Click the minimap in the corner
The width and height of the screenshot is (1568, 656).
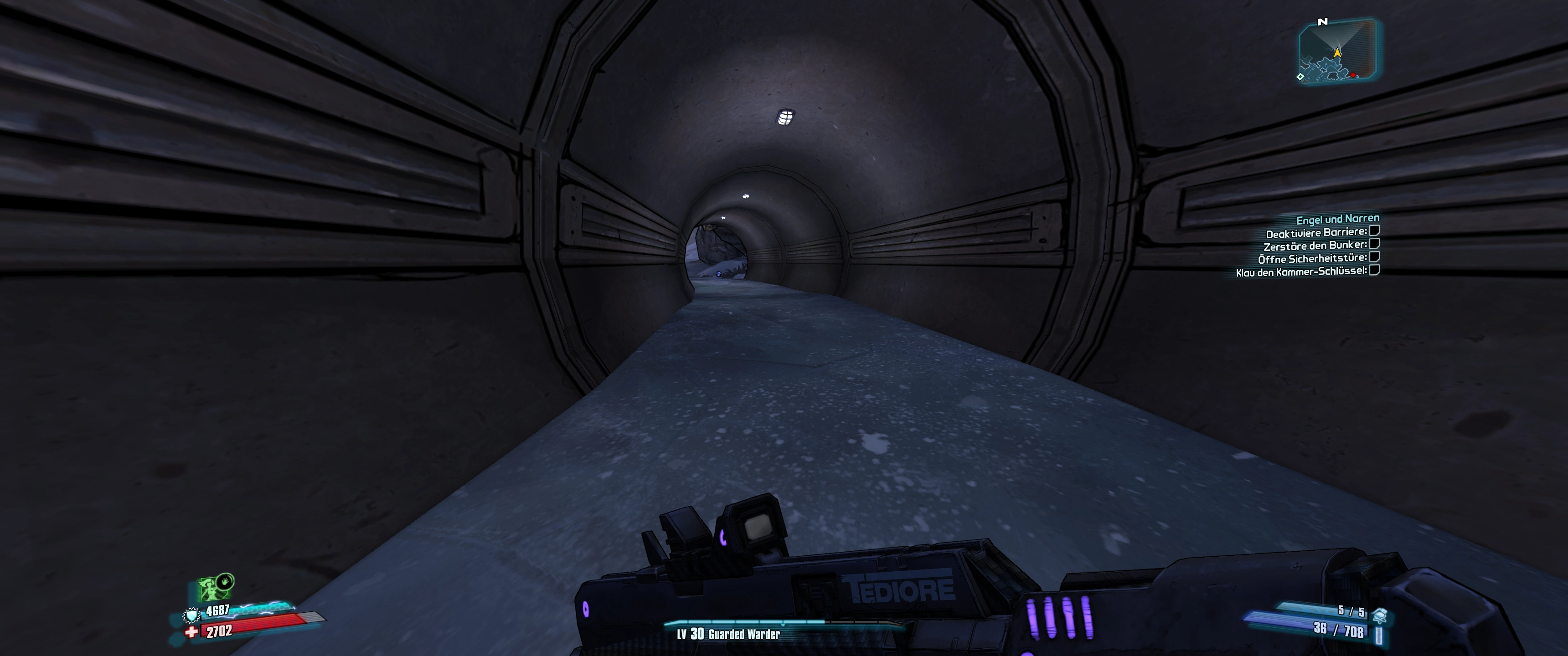(x=1337, y=51)
